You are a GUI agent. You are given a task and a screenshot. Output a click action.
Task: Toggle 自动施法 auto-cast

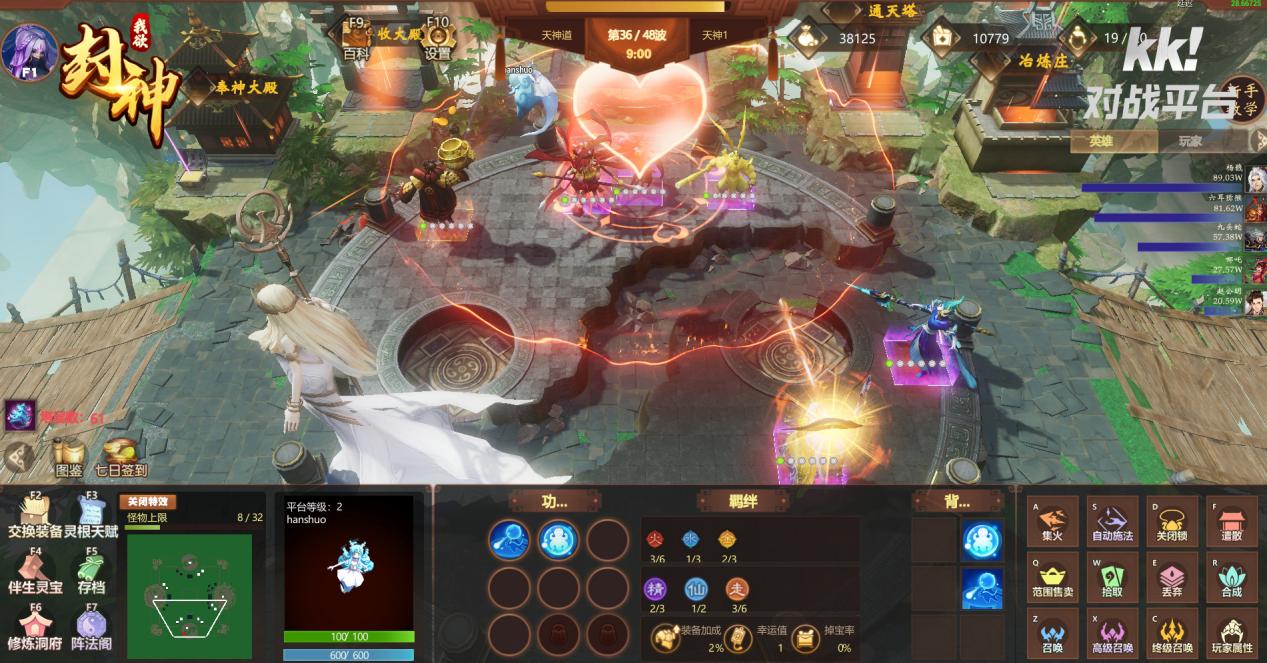click(x=1113, y=521)
